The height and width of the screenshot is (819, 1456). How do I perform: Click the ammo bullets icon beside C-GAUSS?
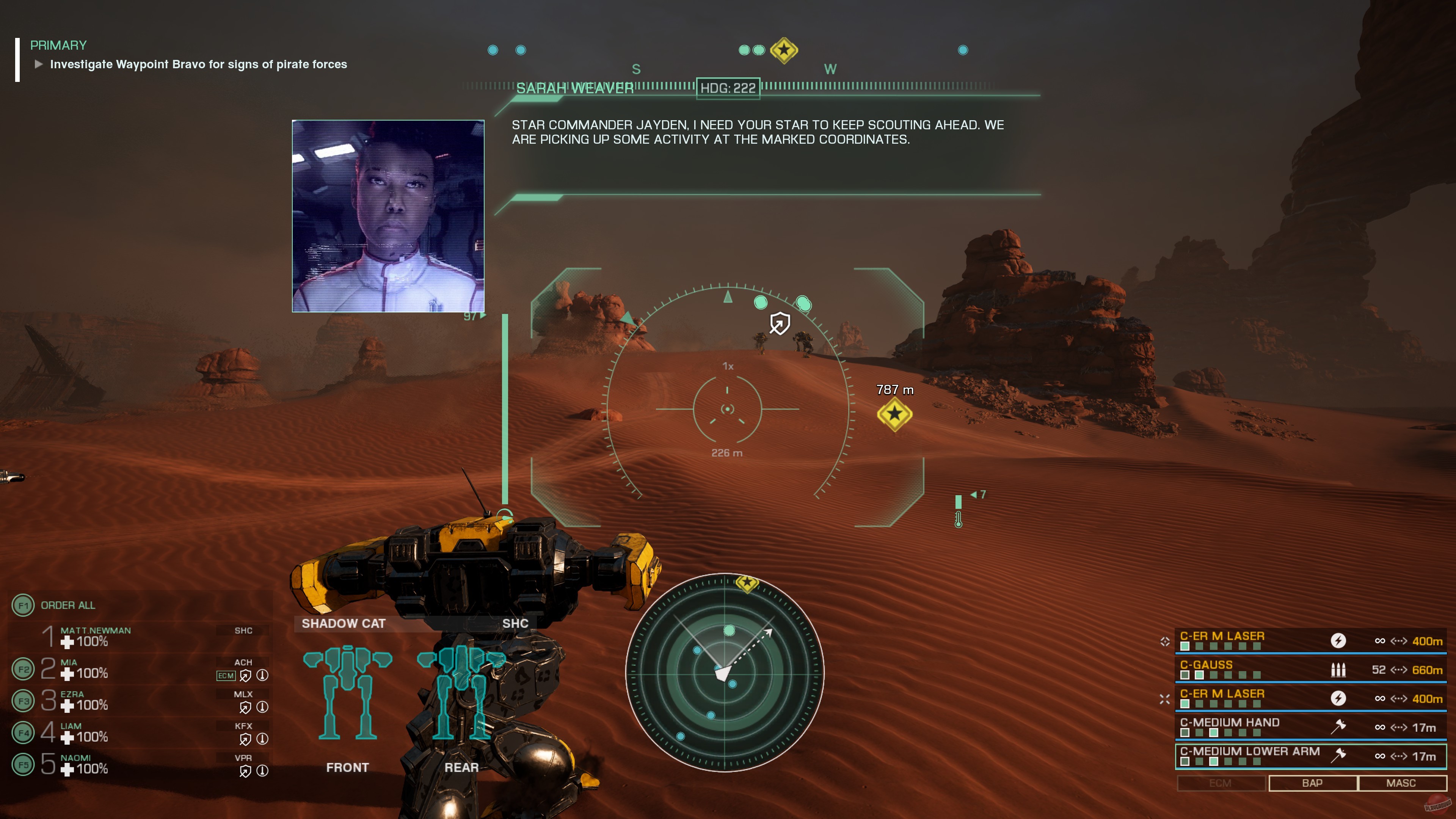coord(1338,670)
